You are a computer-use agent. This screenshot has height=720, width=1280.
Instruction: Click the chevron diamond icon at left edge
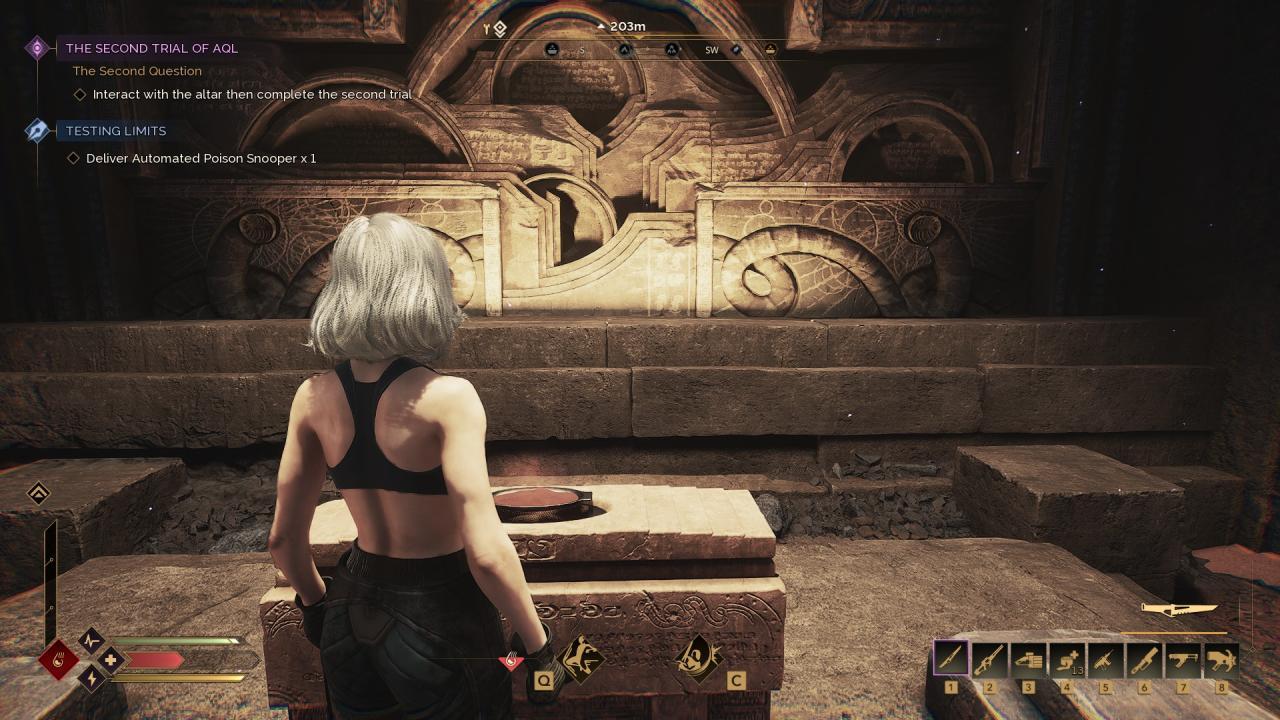(x=38, y=494)
